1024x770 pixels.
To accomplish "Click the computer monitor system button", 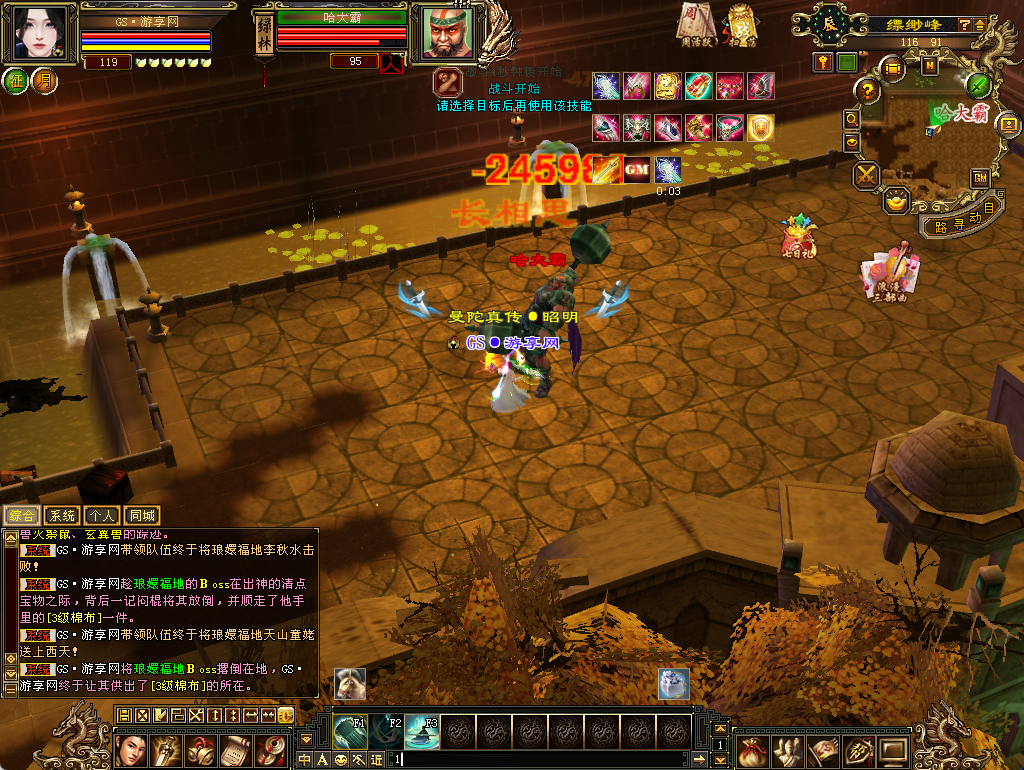I will click(x=893, y=750).
